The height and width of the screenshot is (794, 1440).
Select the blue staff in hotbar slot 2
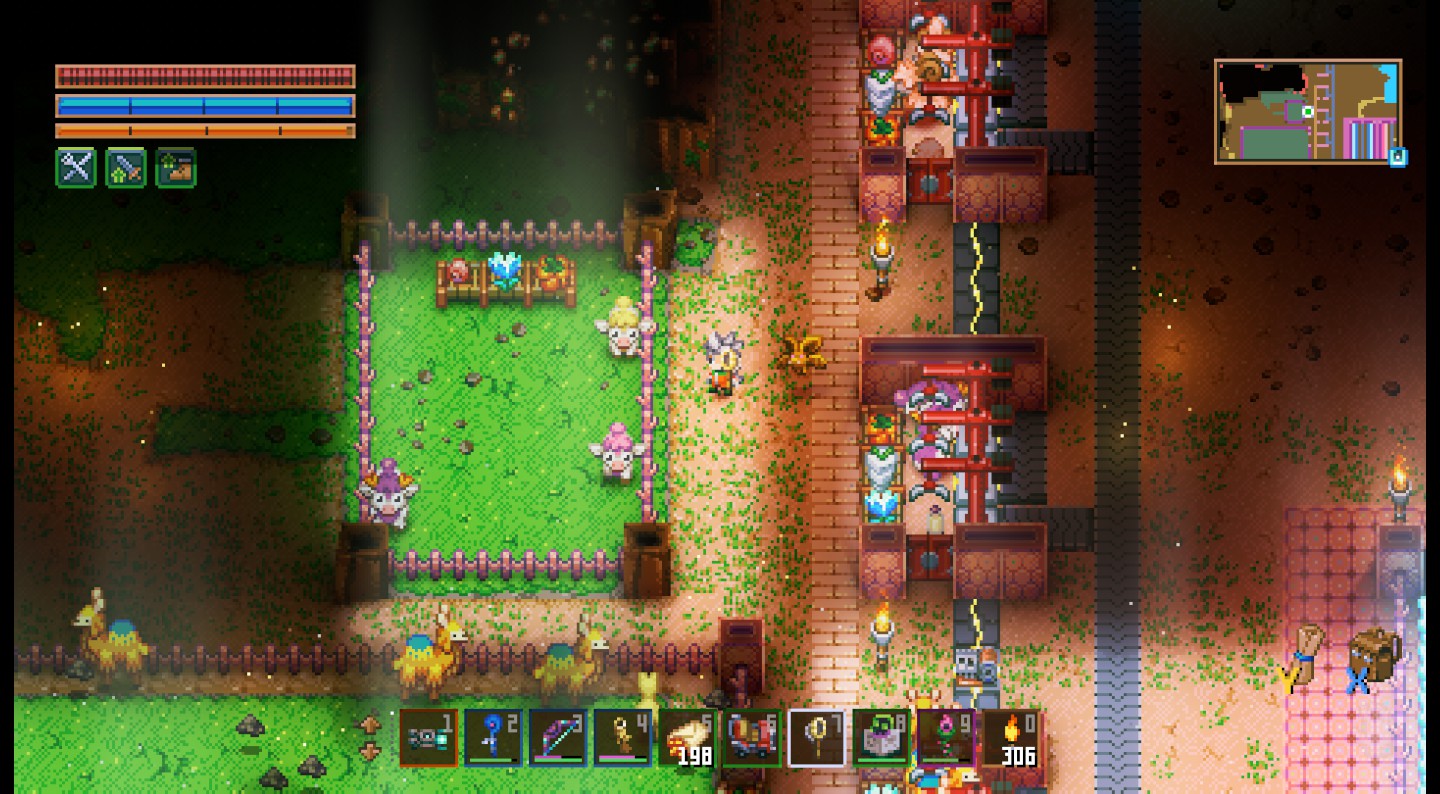pos(493,738)
